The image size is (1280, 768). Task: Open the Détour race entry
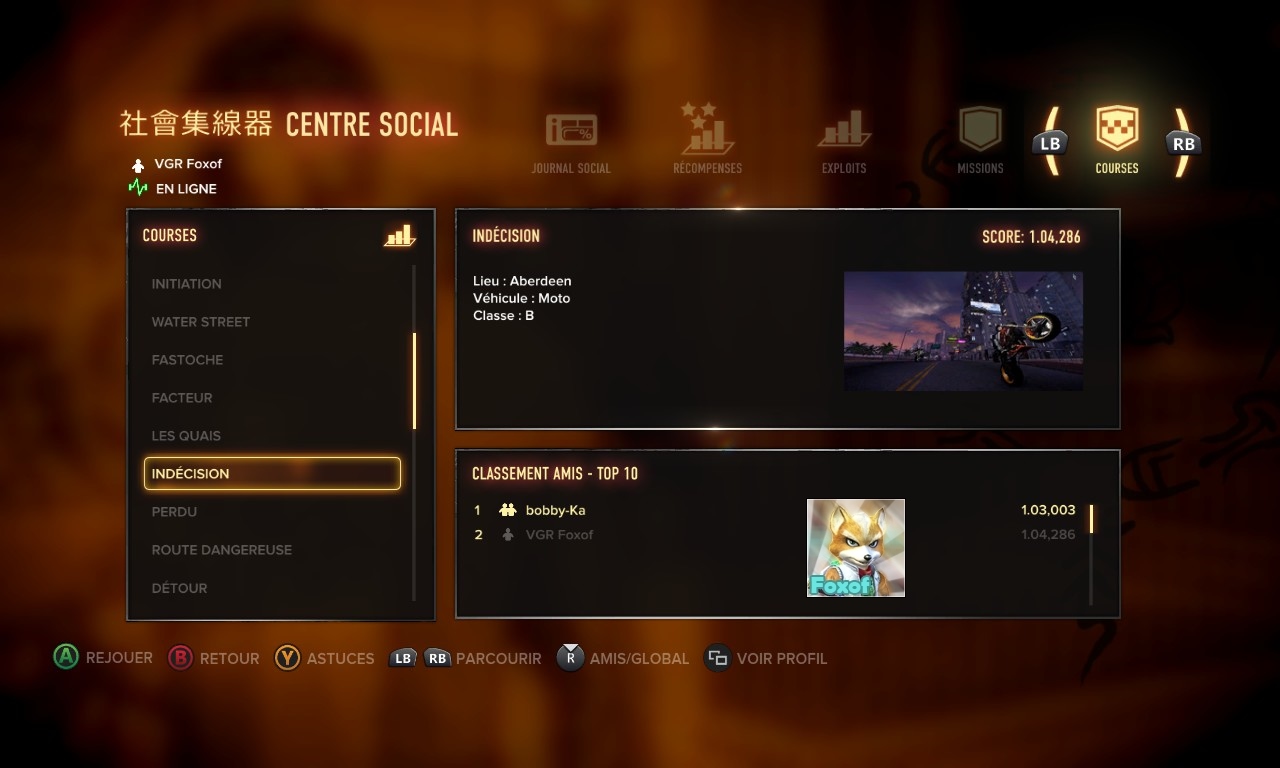click(x=180, y=588)
